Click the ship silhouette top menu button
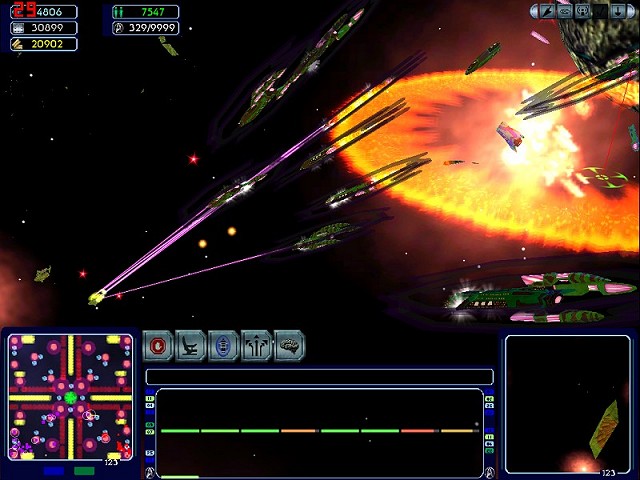 coord(565,11)
